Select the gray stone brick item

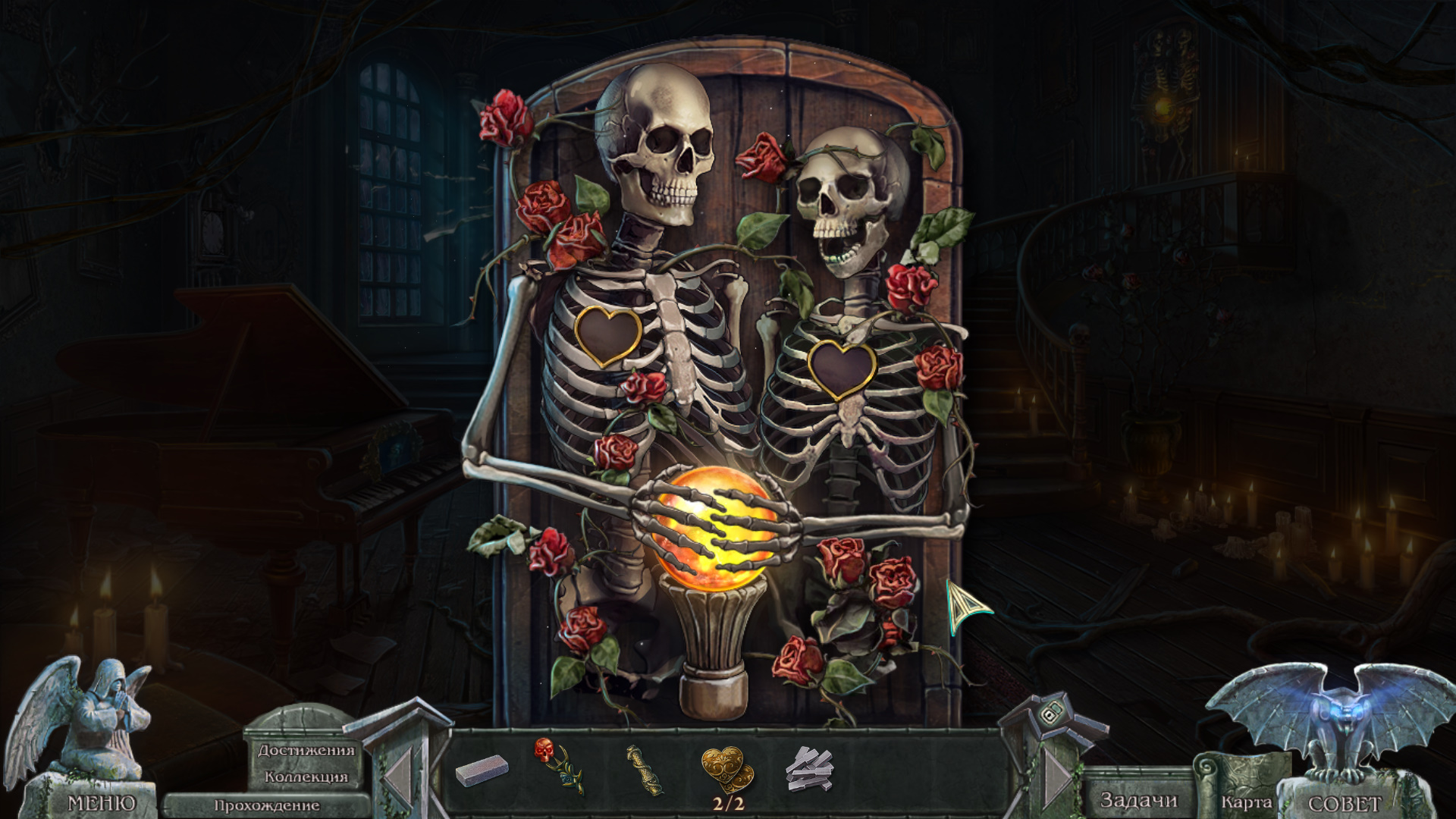tap(482, 770)
